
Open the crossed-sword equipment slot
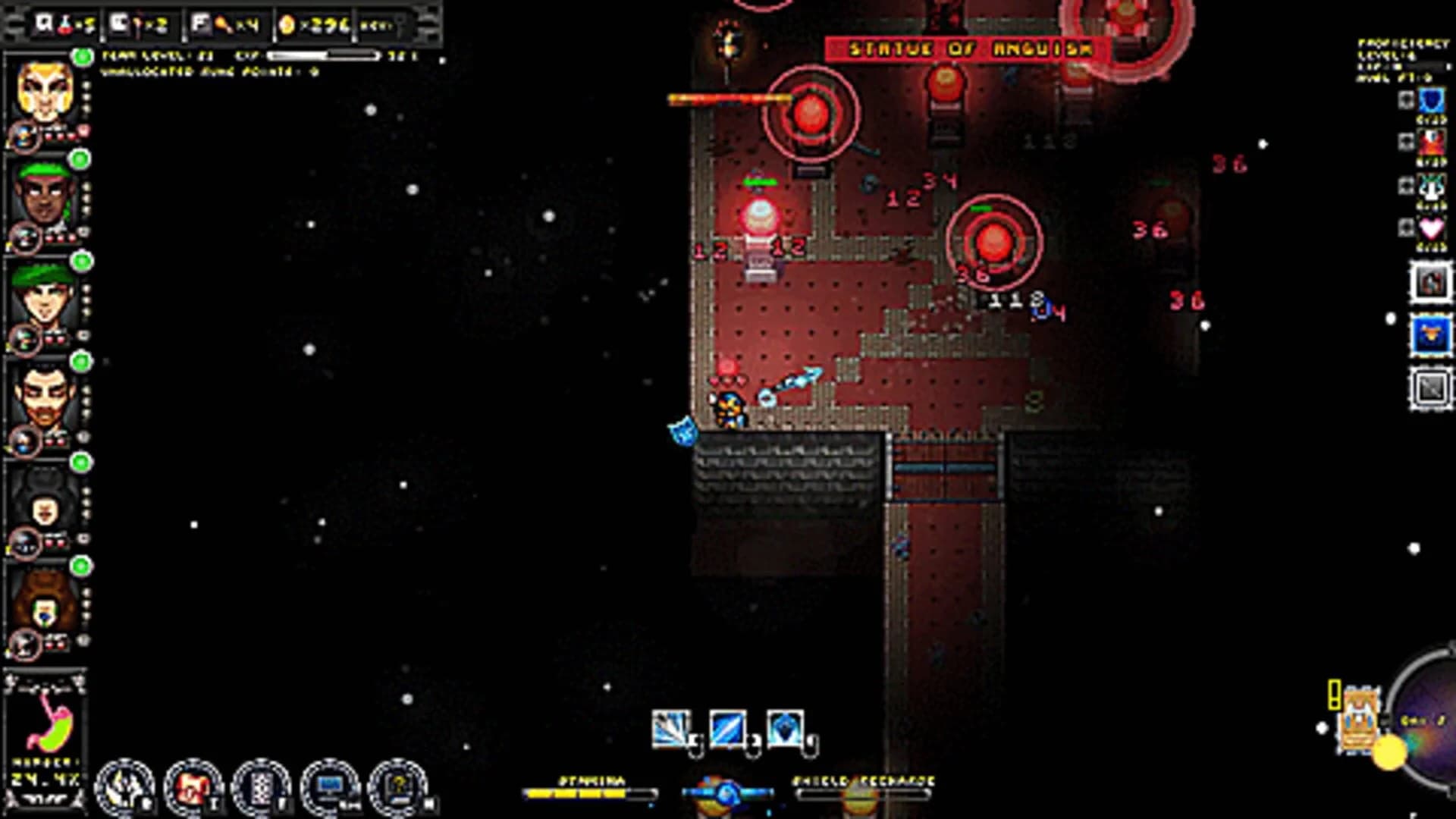pos(1430,383)
